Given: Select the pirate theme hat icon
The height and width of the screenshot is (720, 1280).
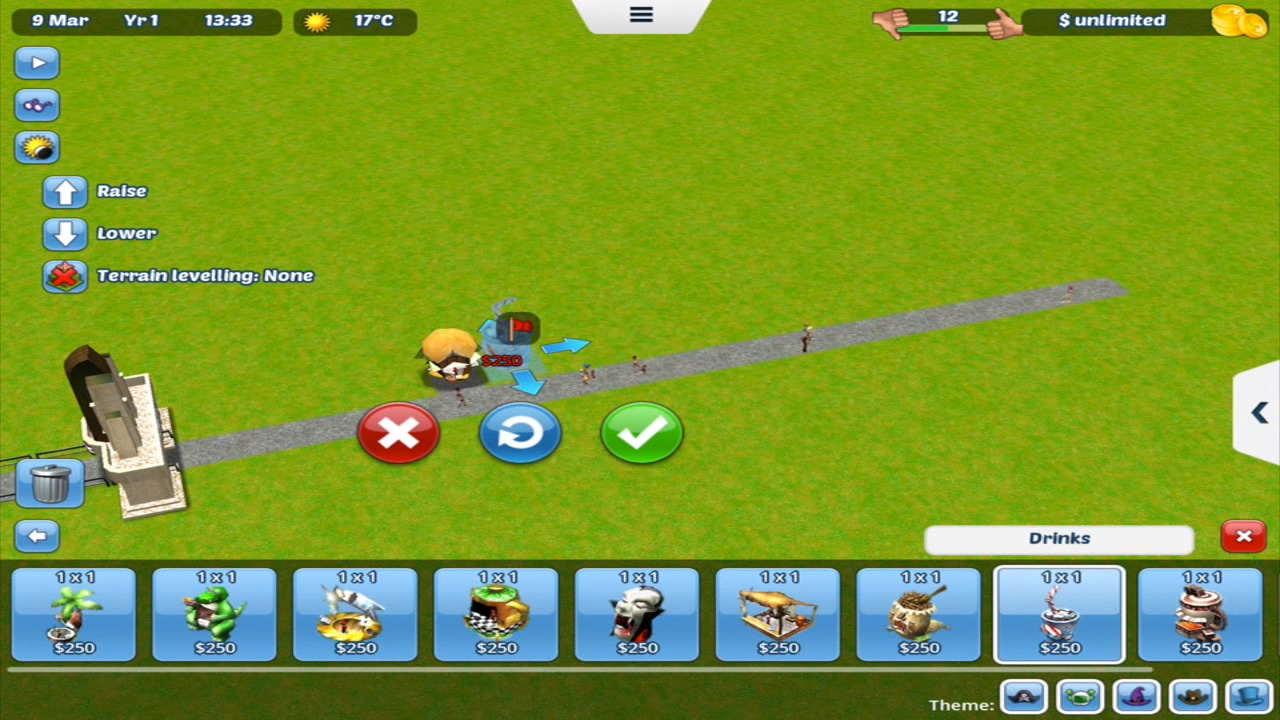Looking at the screenshot, I should pyautogui.click(x=1024, y=696).
